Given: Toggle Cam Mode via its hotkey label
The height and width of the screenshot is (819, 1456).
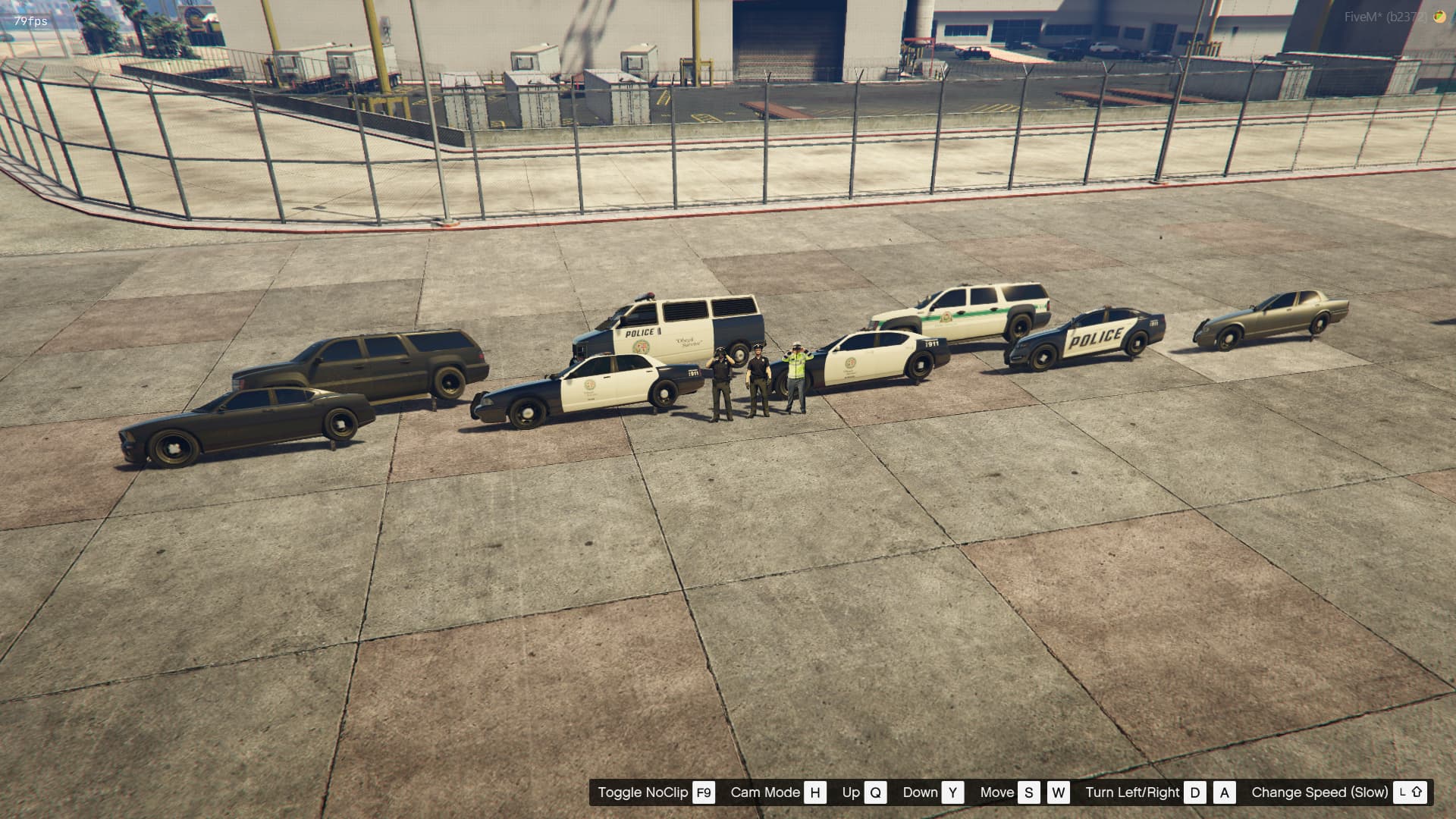Looking at the screenshot, I should (x=764, y=792).
